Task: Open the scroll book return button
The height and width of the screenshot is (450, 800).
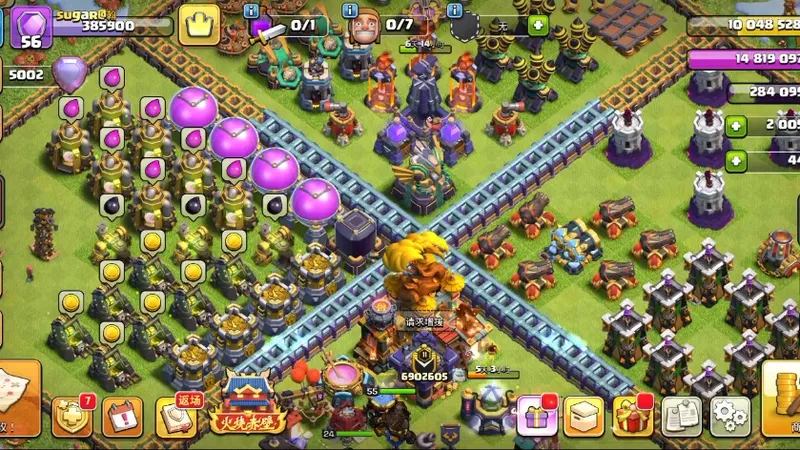Action: (x=176, y=416)
